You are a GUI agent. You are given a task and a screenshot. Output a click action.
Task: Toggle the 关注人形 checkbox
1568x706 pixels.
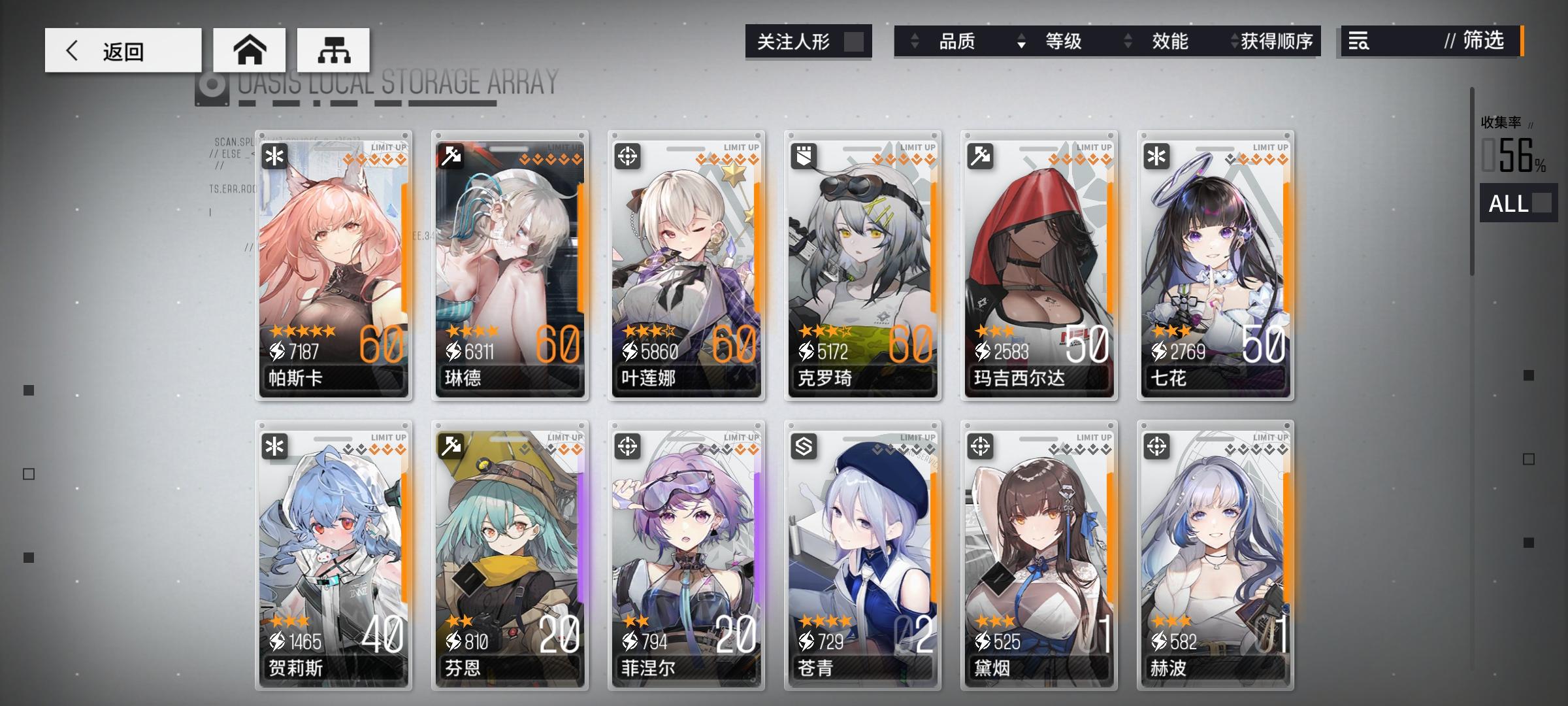click(x=857, y=42)
